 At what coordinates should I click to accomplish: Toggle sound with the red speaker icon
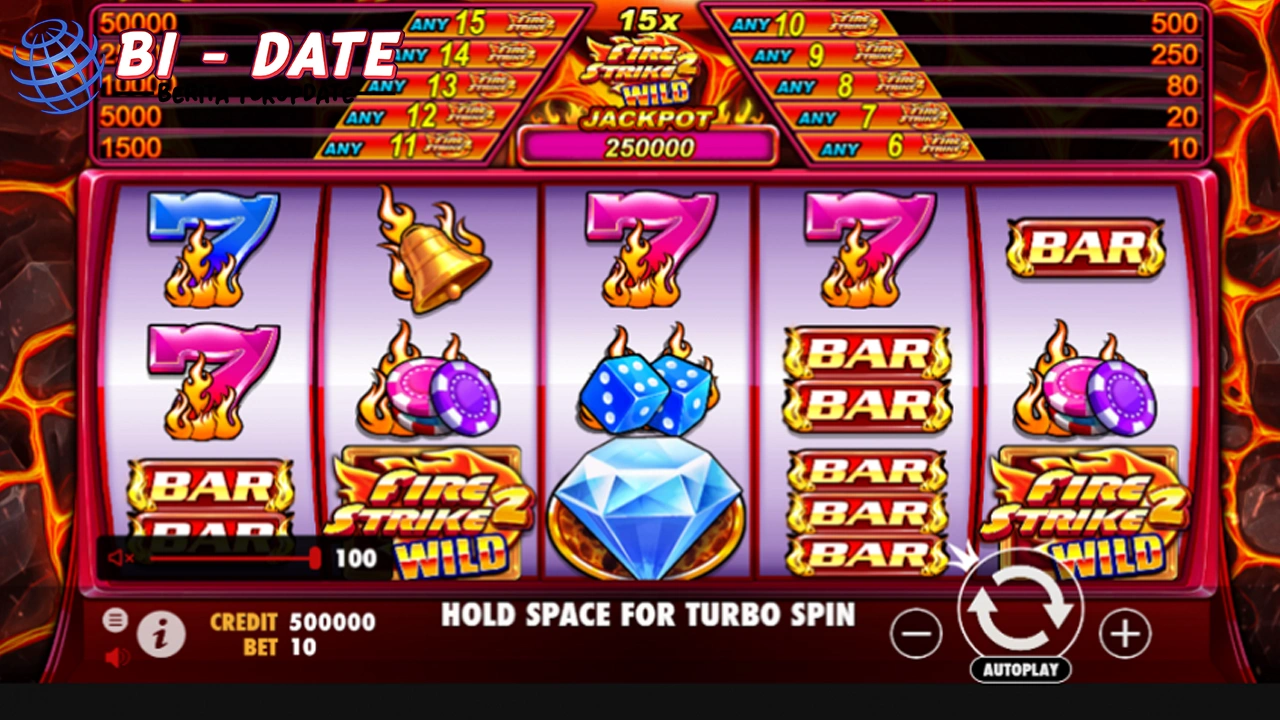pyautogui.click(x=117, y=657)
